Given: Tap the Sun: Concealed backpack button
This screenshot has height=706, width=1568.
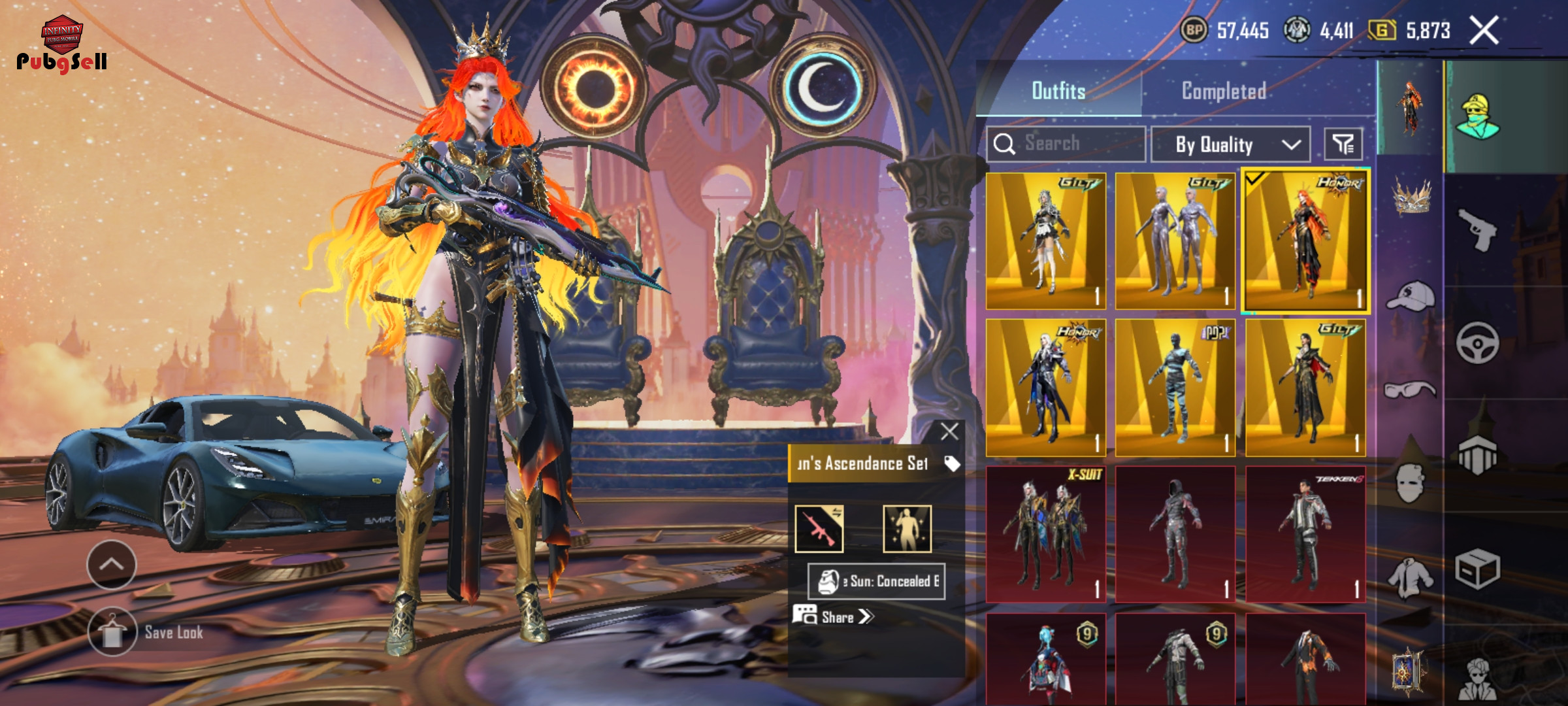Looking at the screenshot, I should pos(876,581).
